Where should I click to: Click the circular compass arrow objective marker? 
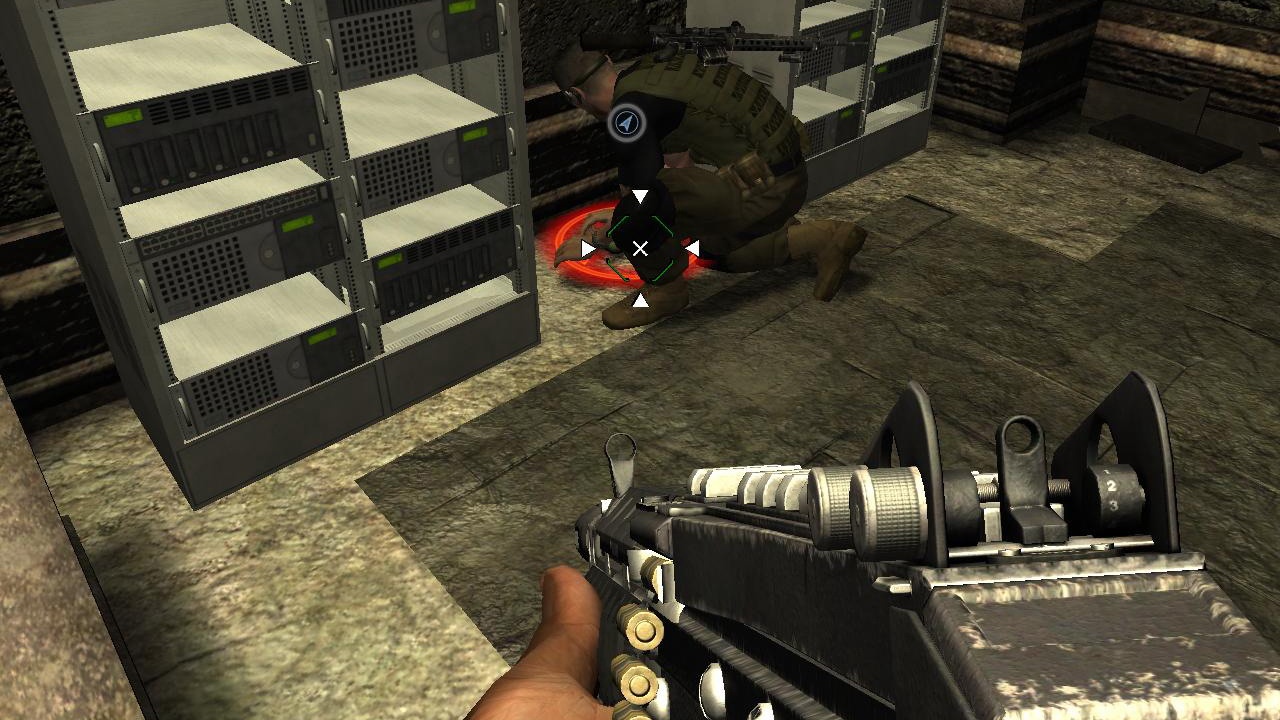(x=628, y=121)
